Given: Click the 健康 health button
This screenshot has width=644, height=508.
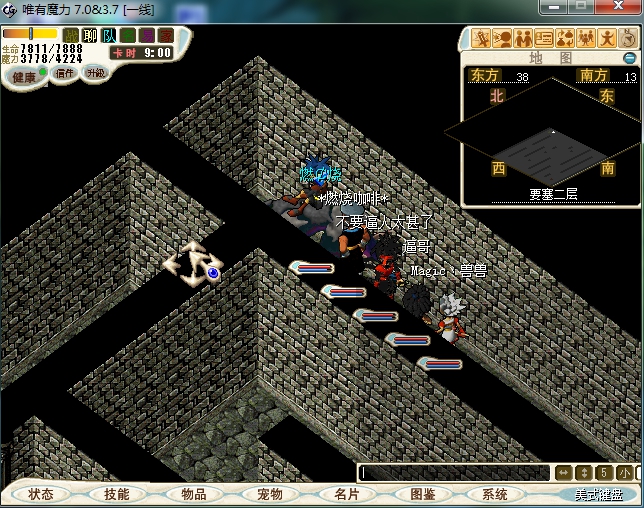Looking at the screenshot, I should (x=24, y=76).
